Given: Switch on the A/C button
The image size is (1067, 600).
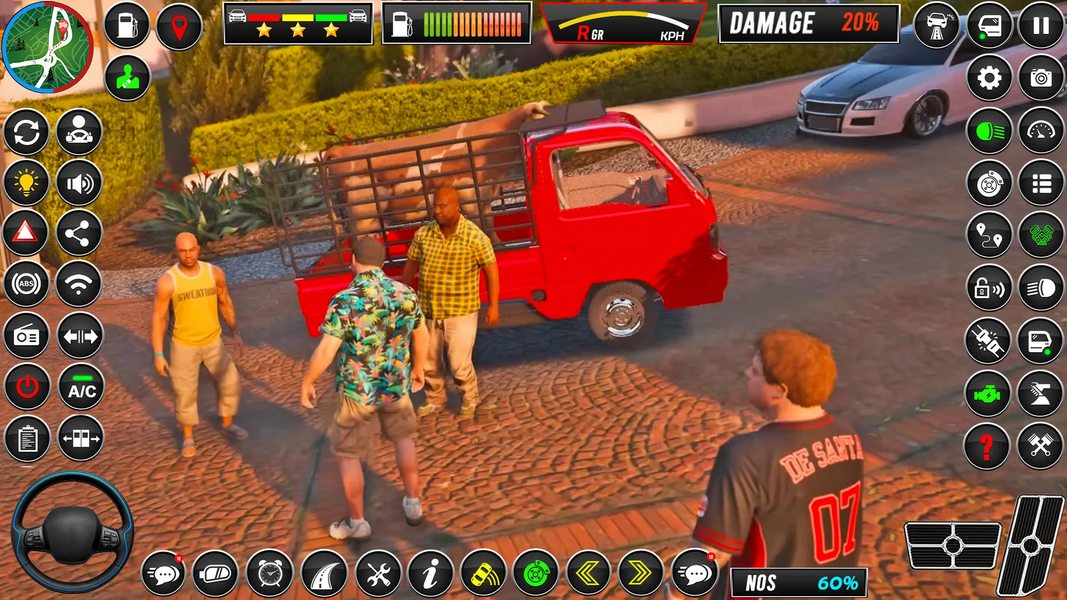Looking at the screenshot, I should pos(79,388).
